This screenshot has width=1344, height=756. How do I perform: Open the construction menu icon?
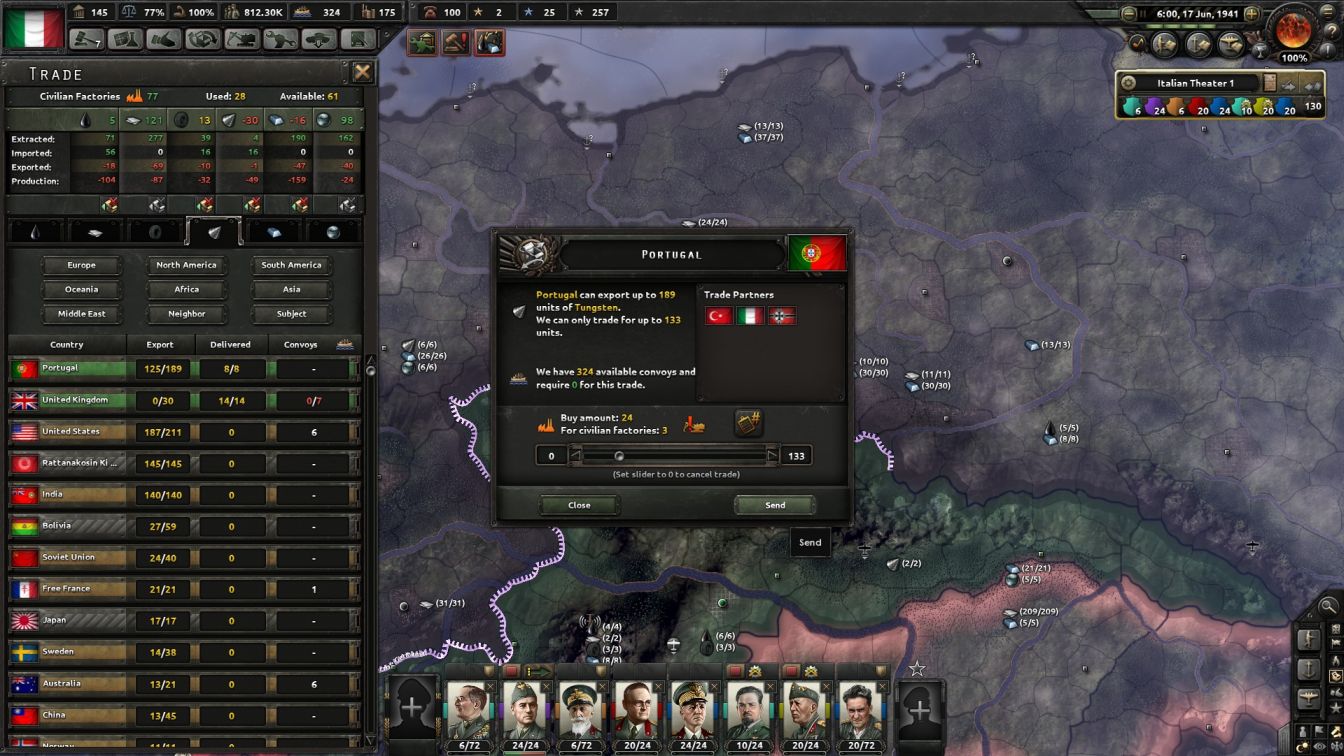243,37
